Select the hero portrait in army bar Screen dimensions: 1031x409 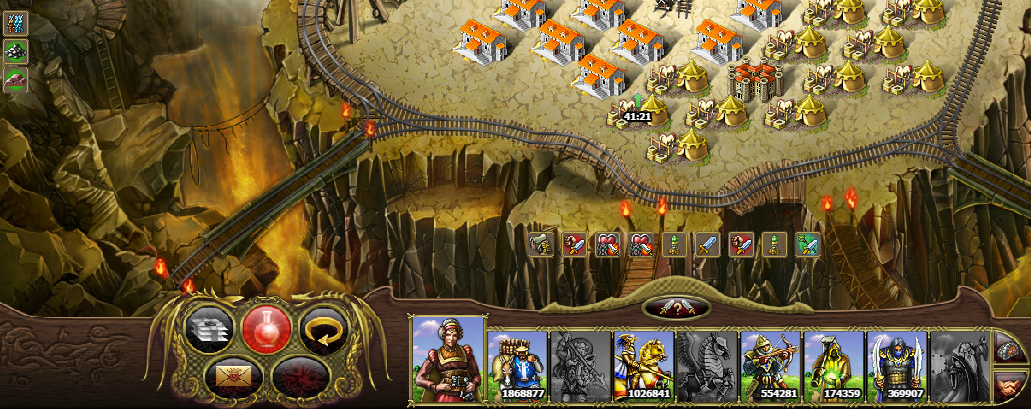pyautogui.click(x=448, y=361)
